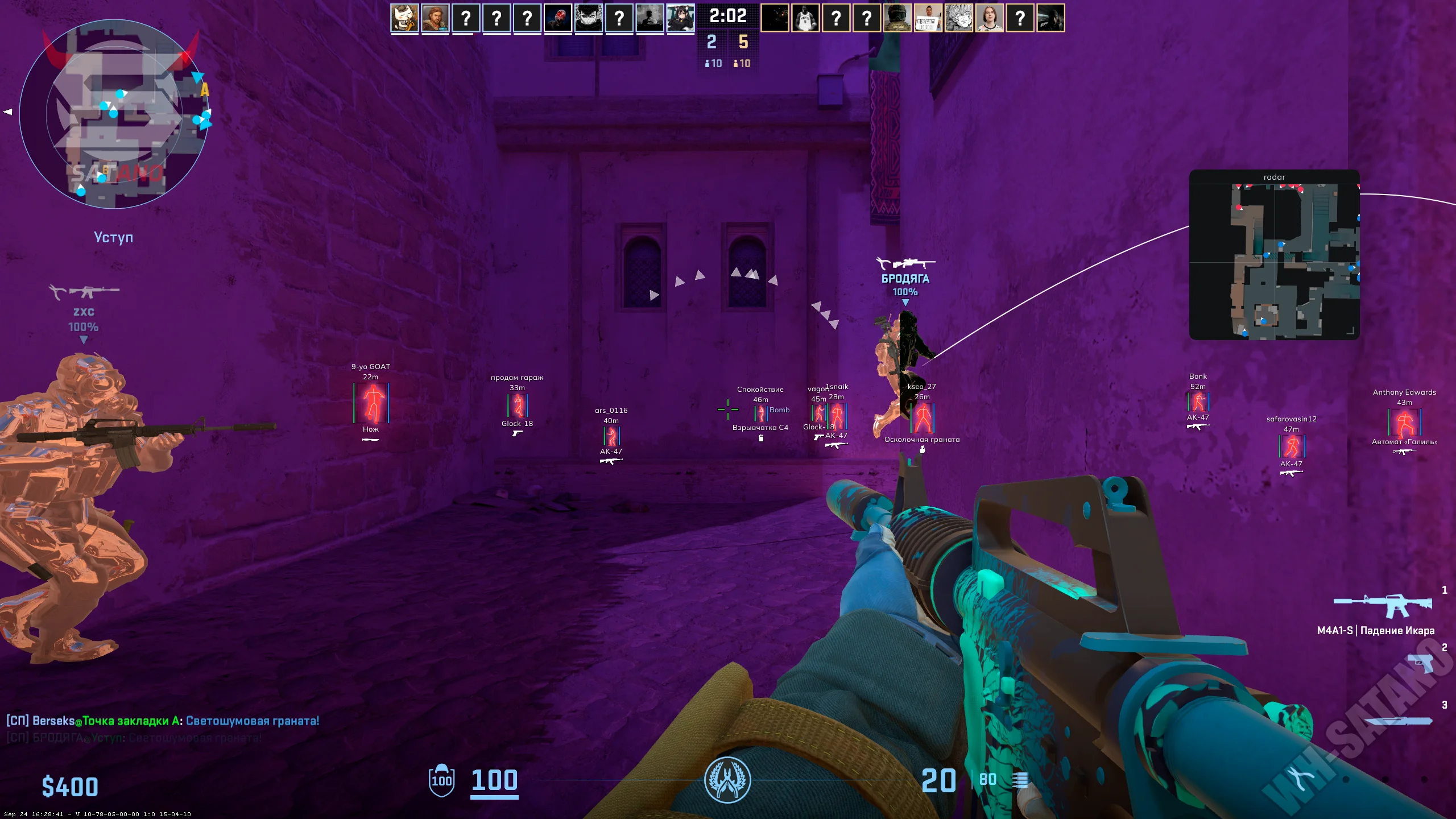Image resolution: width=1456 pixels, height=819 pixels.
Task: Open the circular minimap
Action: point(114,114)
